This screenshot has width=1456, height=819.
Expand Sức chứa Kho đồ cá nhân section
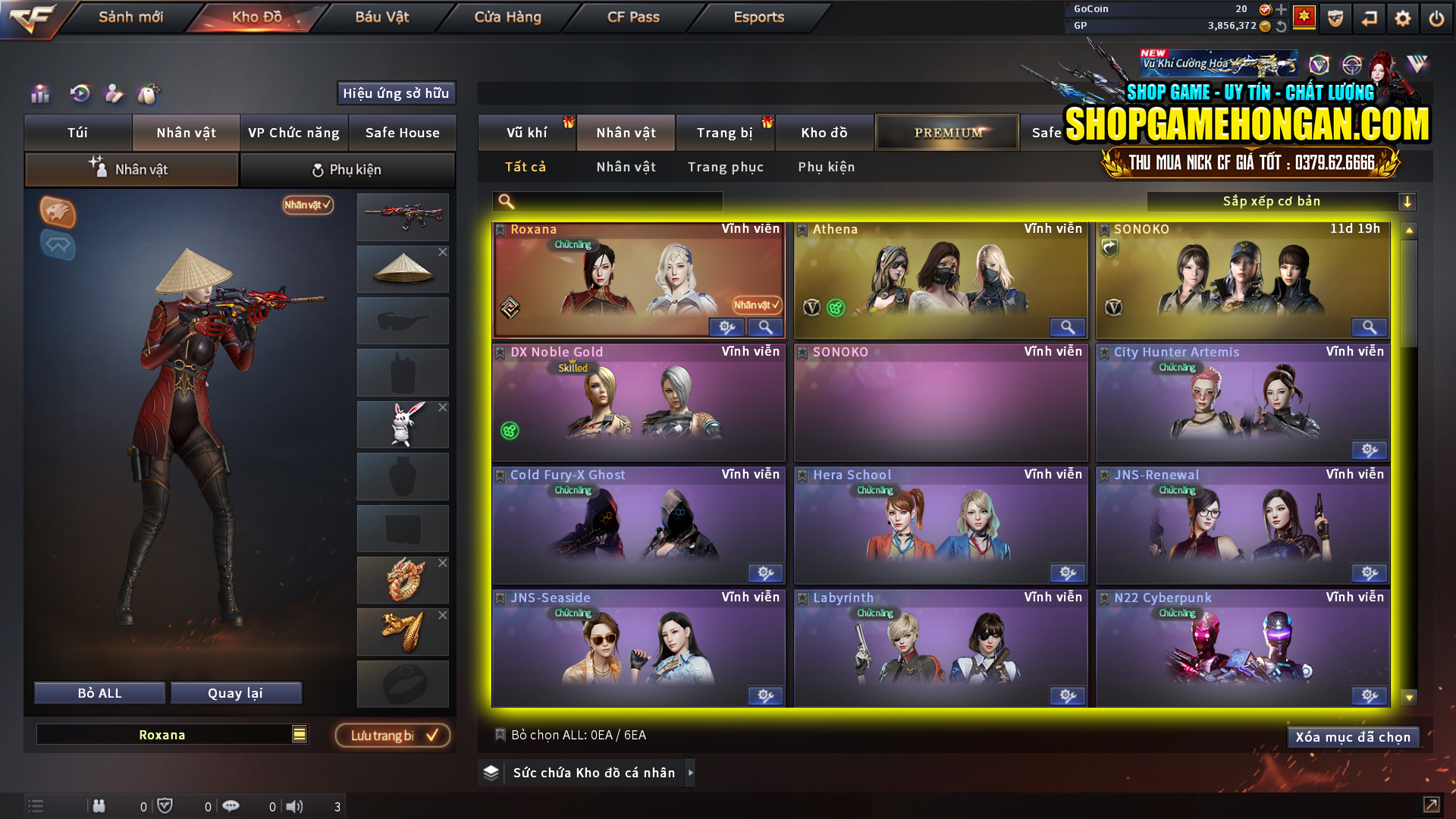[690, 773]
